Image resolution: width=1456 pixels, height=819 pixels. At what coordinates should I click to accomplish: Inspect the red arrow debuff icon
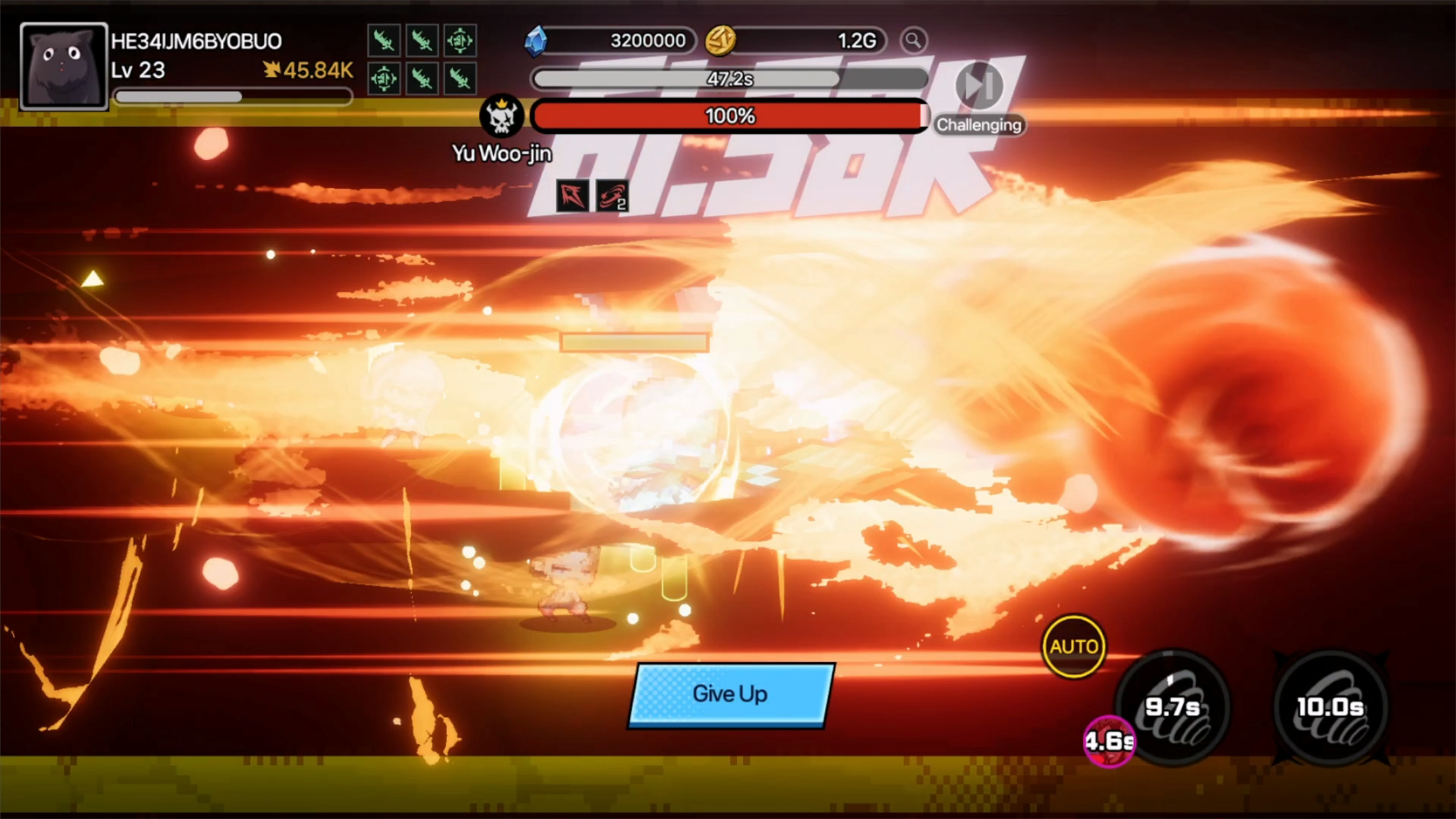(x=573, y=194)
